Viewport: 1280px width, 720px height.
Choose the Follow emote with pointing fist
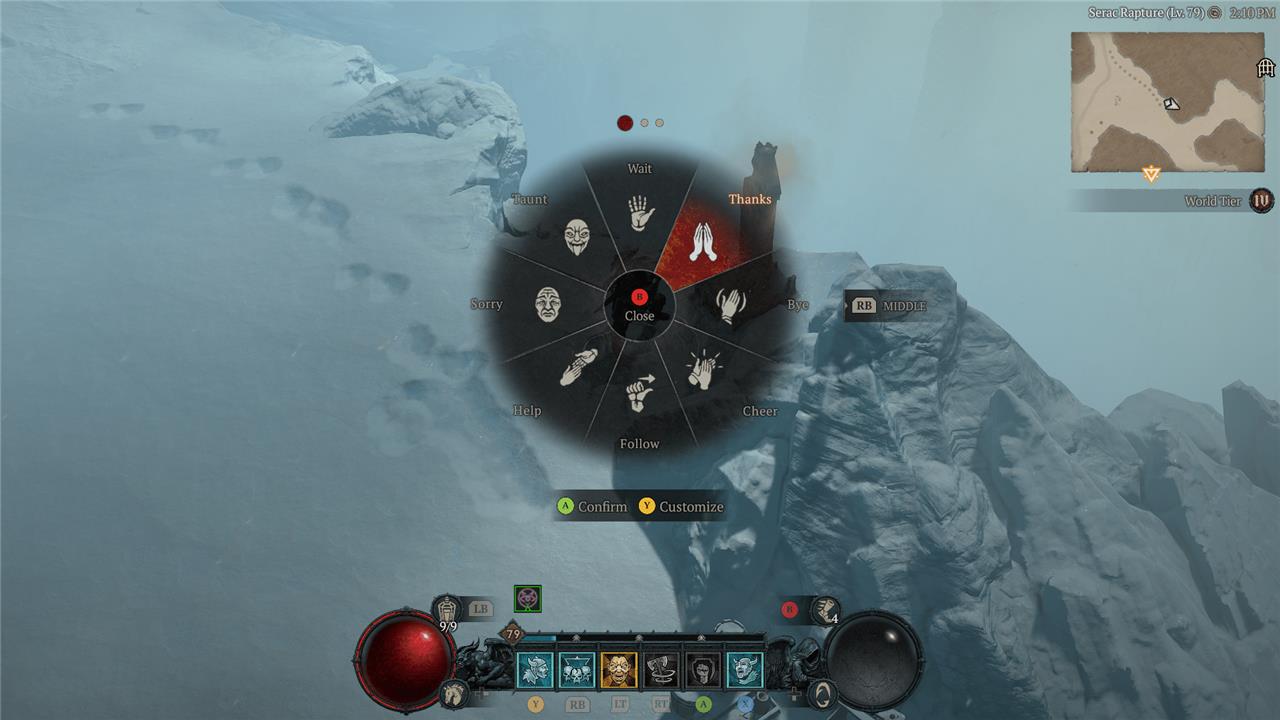pyautogui.click(x=639, y=393)
